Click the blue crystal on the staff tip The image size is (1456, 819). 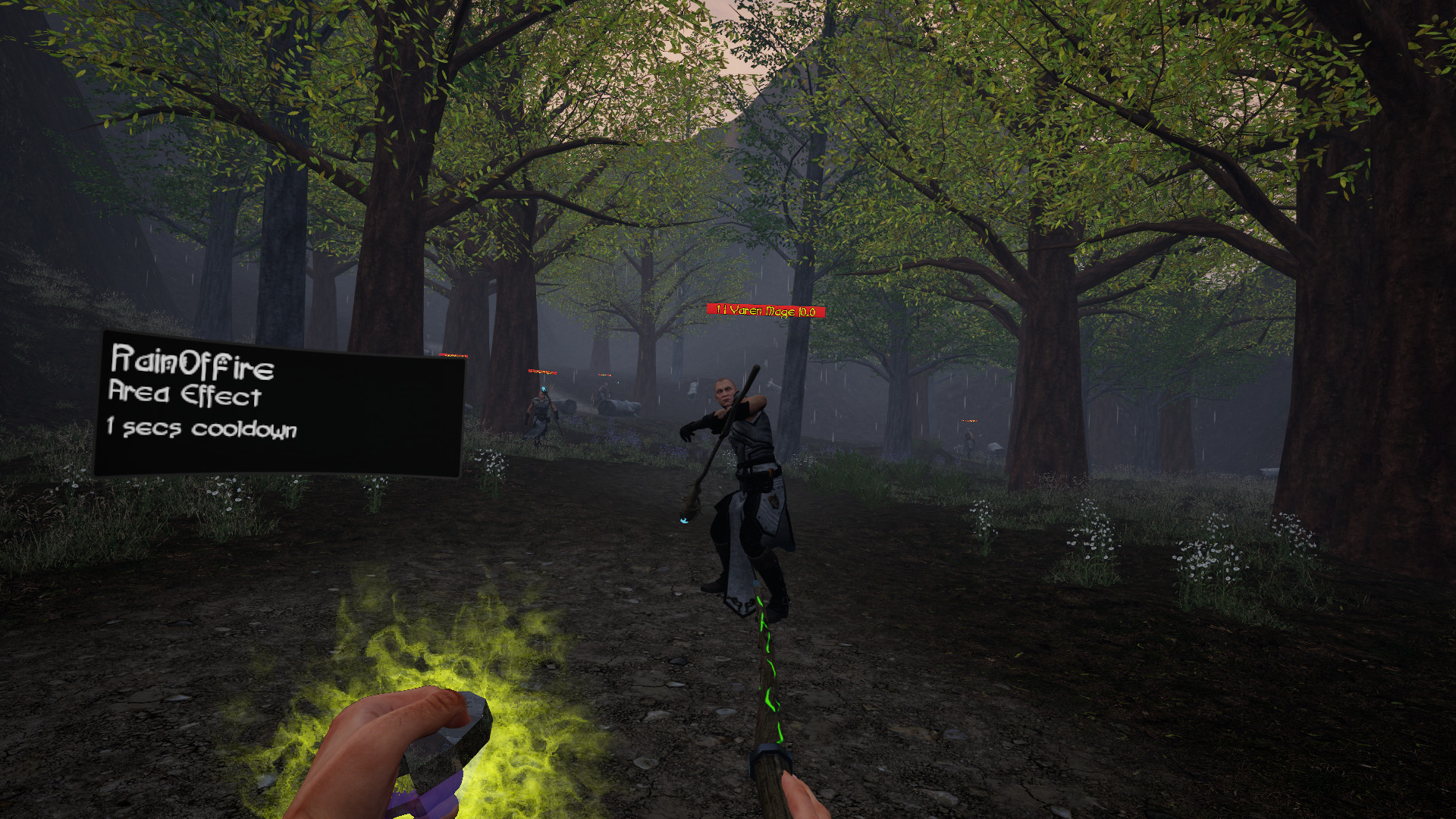click(x=682, y=521)
